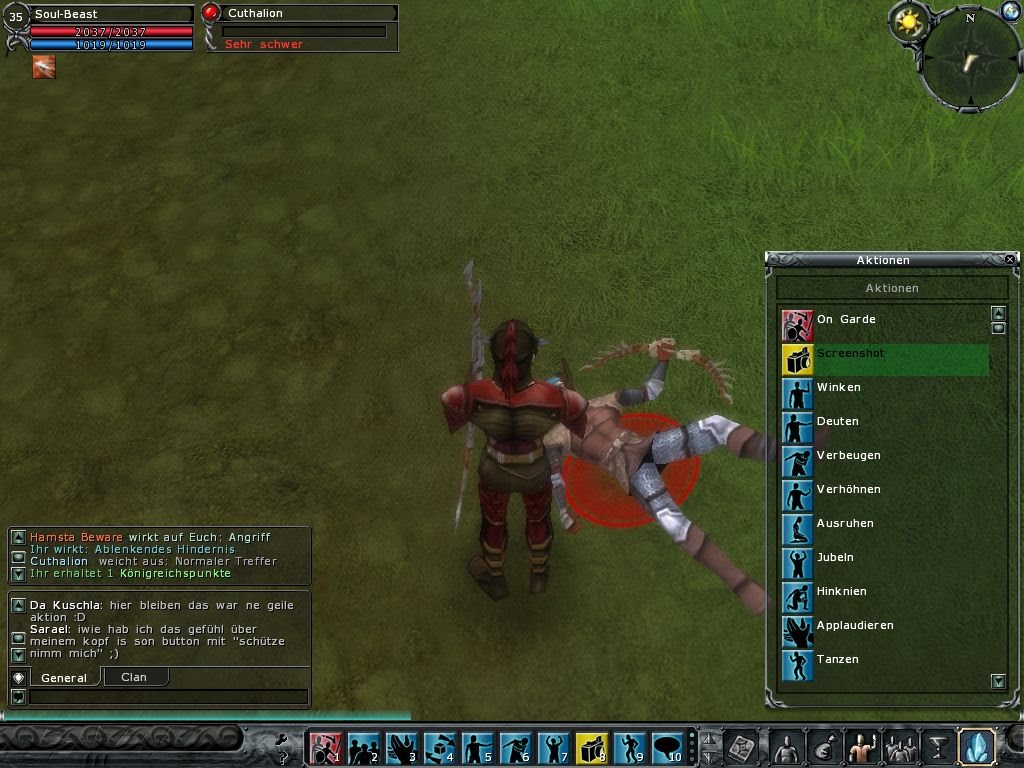Activate hotbar slot 8 camera screenshot icon
Viewport: 1024px width, 768px height.
coord(592,748)
